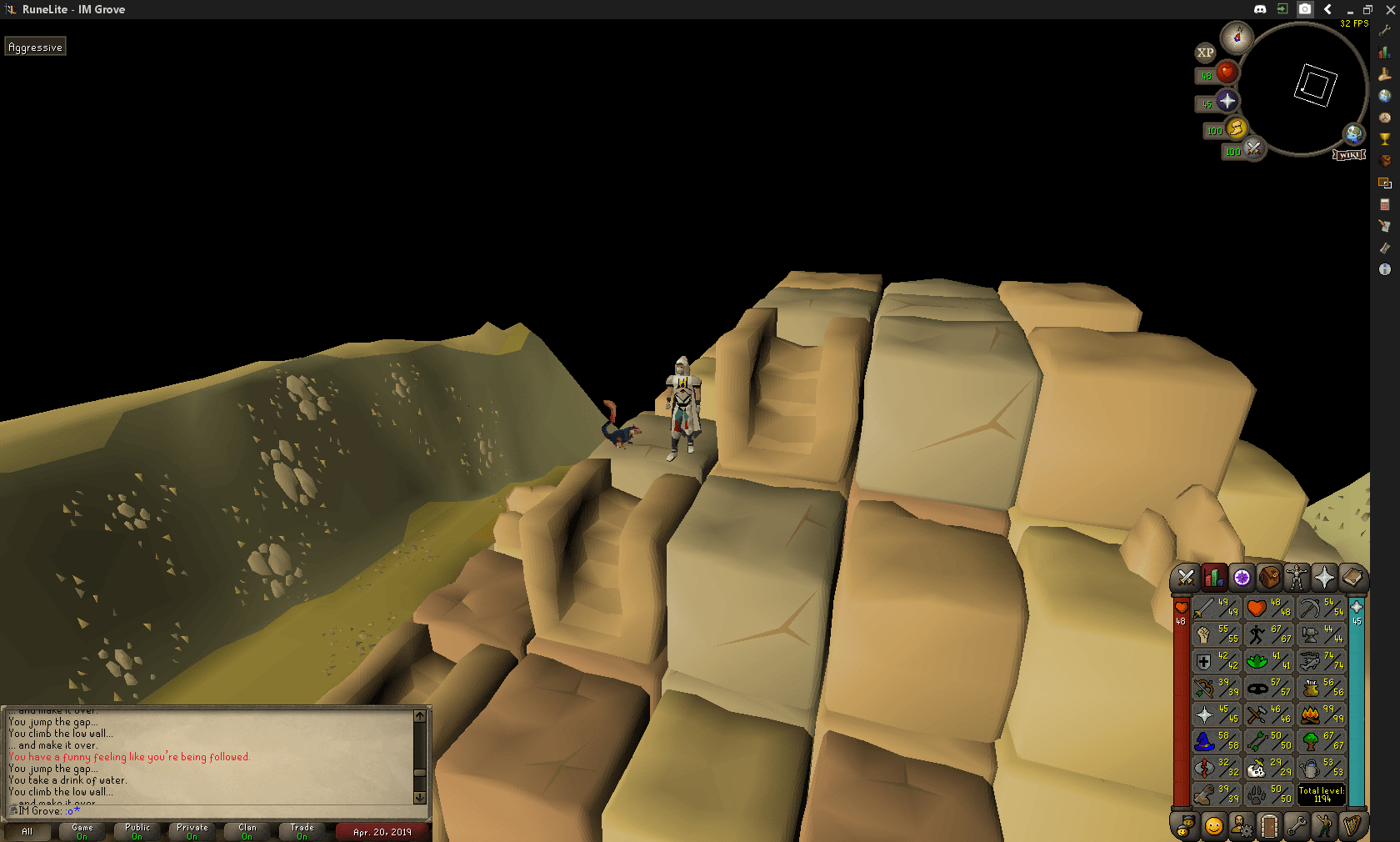Click the Logout door icon

pyautogui.click(x=1269, y=826)
